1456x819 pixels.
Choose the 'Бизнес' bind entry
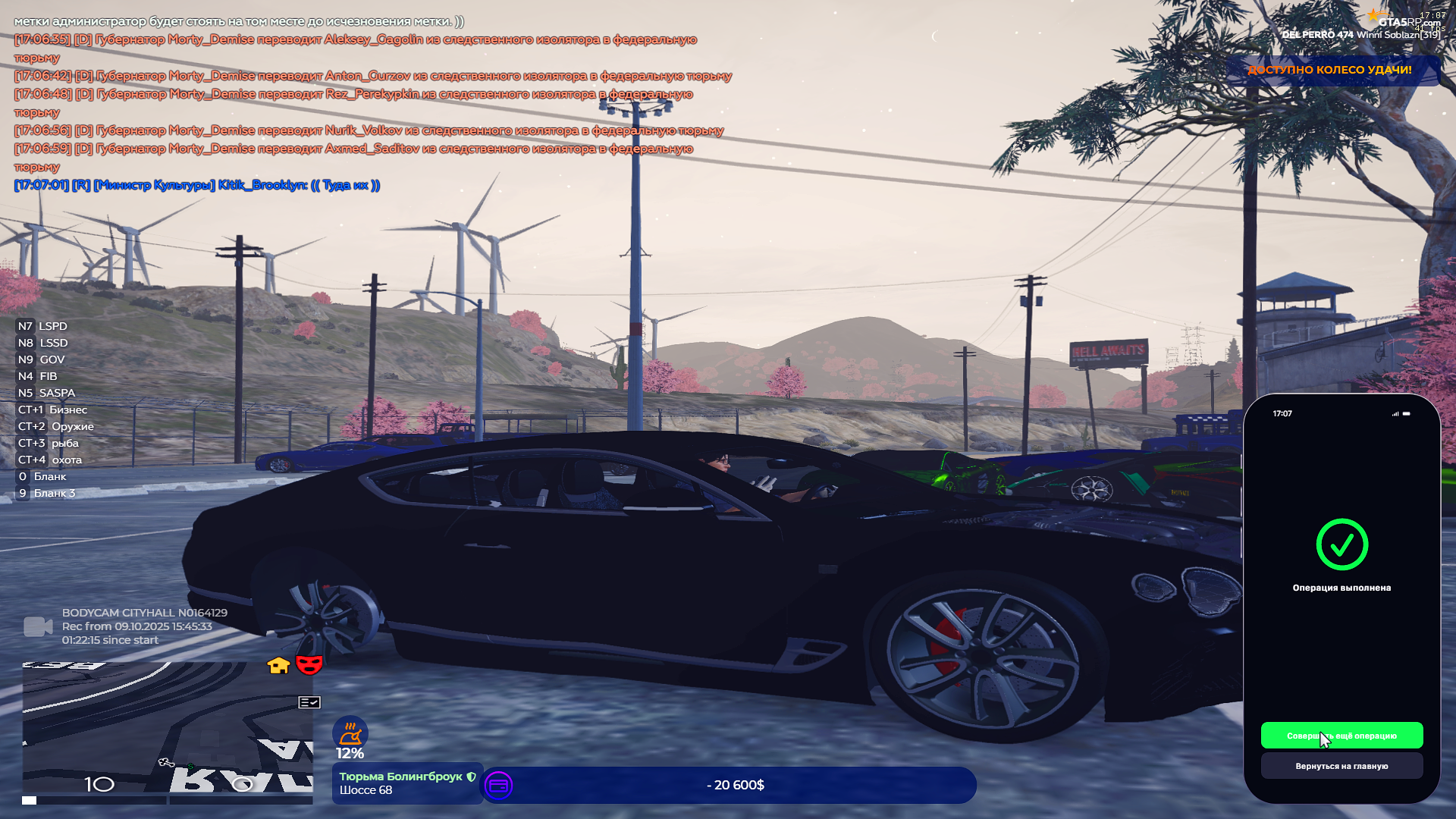53,409
